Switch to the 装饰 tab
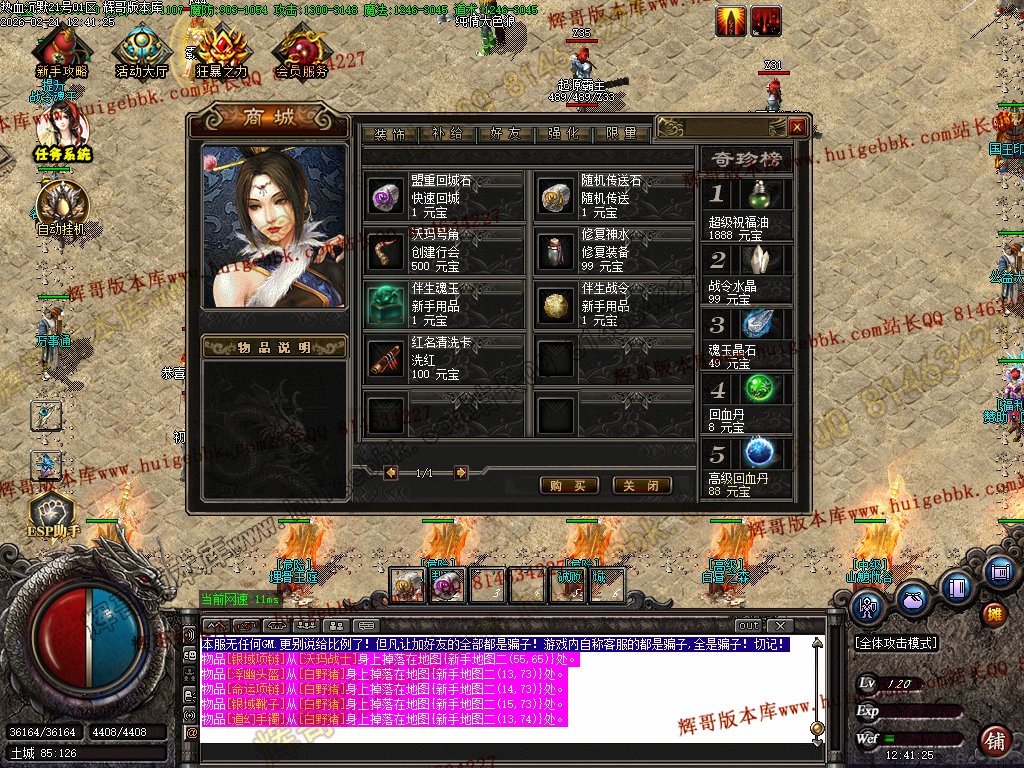 tap(390, 134)
